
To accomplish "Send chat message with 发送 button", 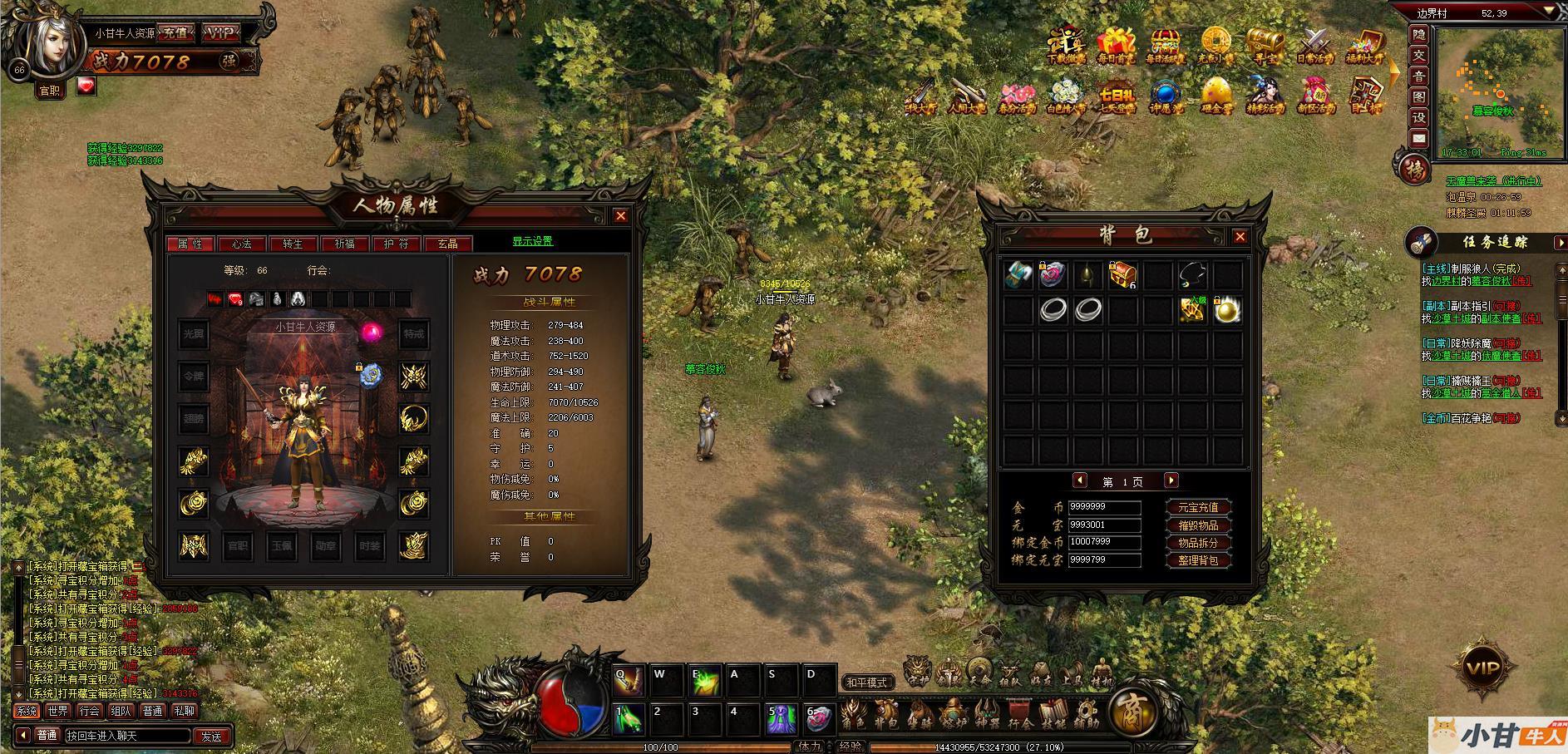I will point(211,736).
